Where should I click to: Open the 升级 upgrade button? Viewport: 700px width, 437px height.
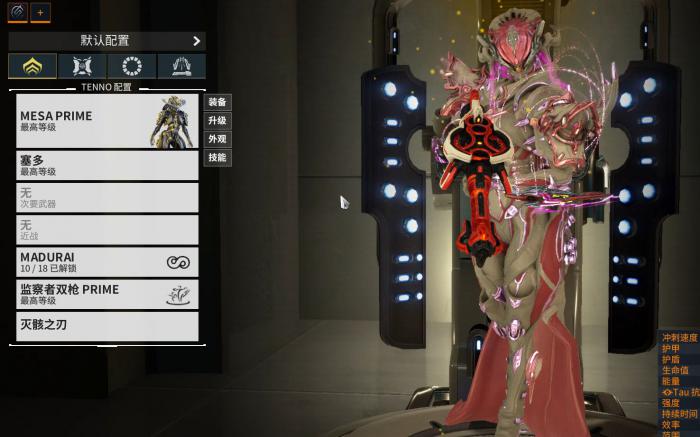(217, 121)
